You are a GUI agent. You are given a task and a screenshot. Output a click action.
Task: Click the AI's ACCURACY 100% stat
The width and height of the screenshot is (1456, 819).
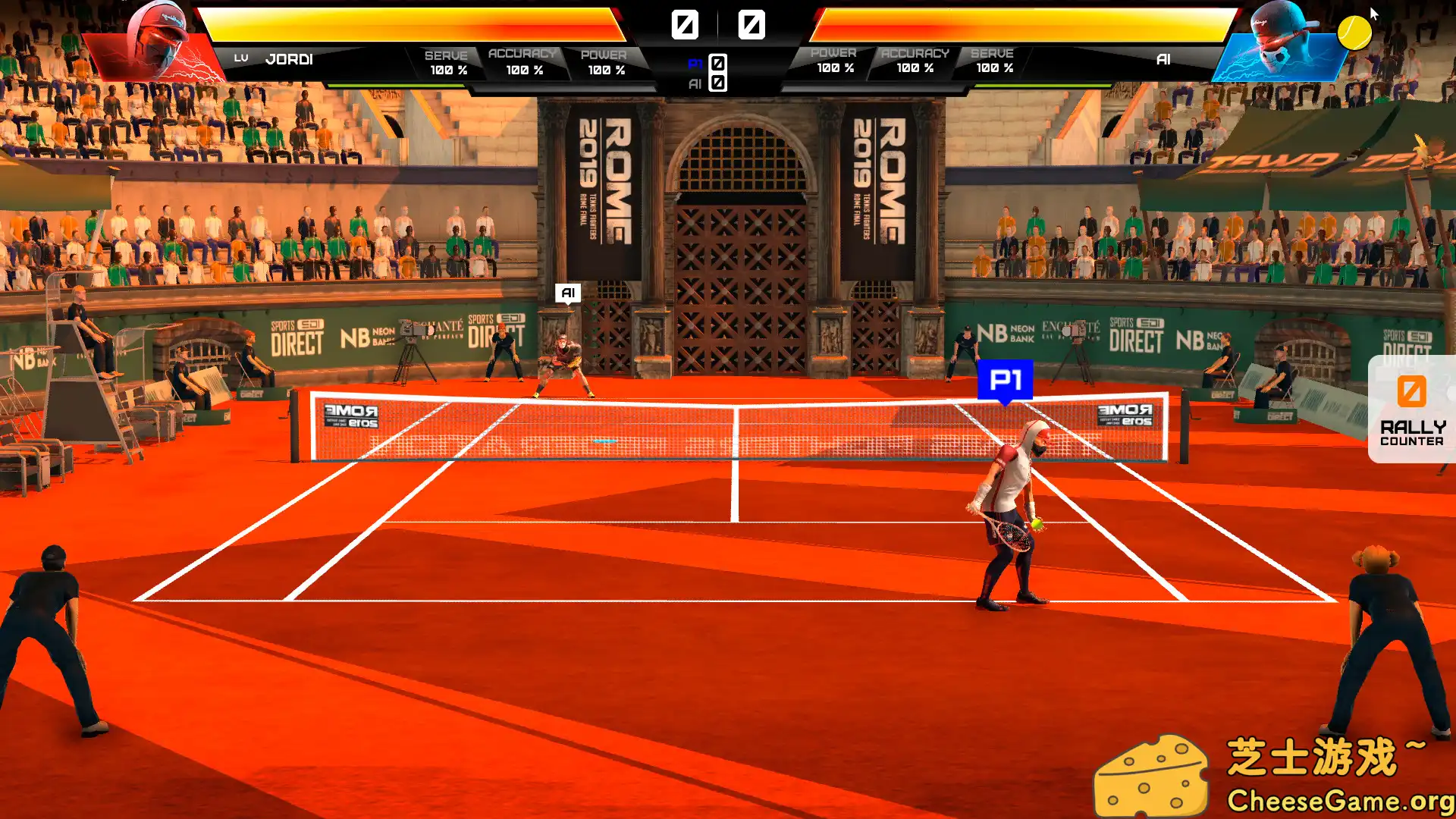915,61
